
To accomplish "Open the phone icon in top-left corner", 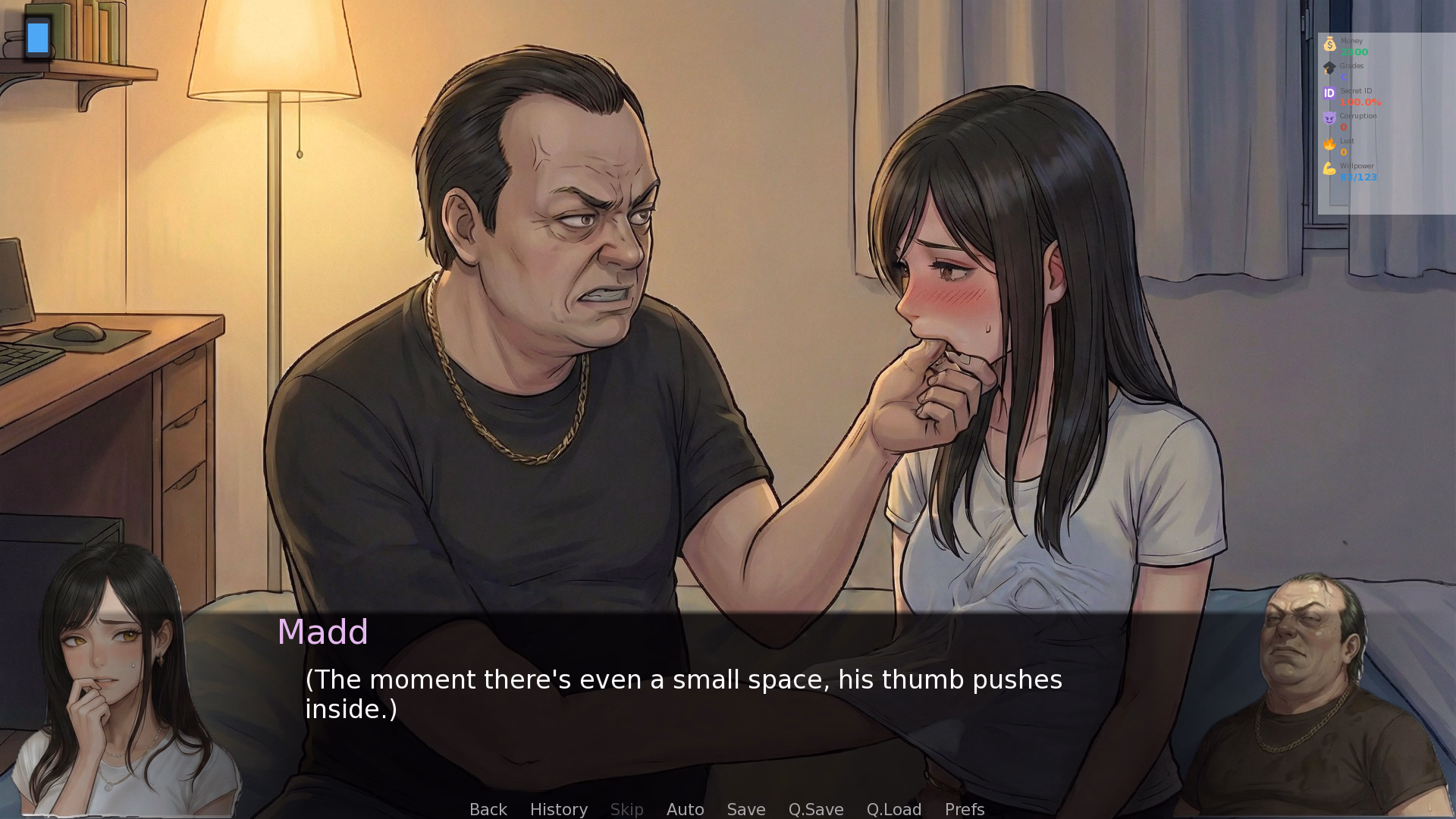I will point(37,37).
